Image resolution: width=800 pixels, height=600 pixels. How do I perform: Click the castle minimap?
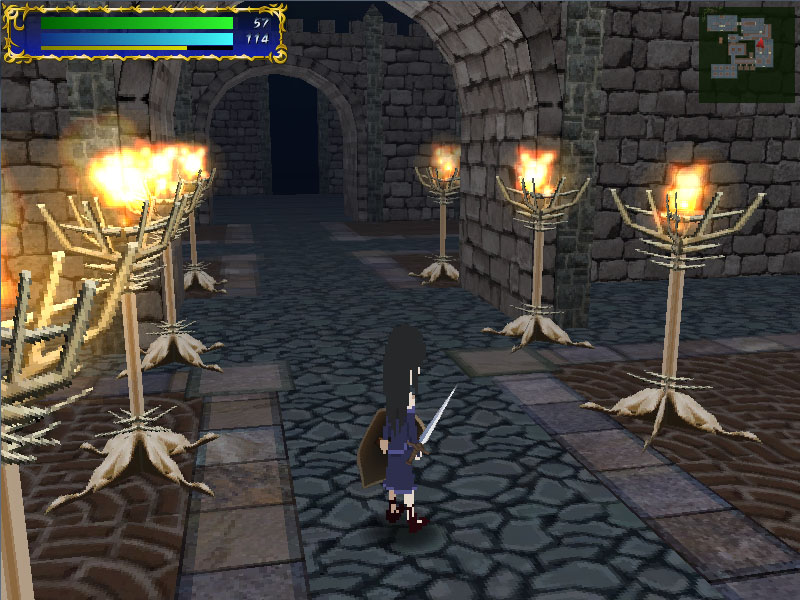(746, 52)
